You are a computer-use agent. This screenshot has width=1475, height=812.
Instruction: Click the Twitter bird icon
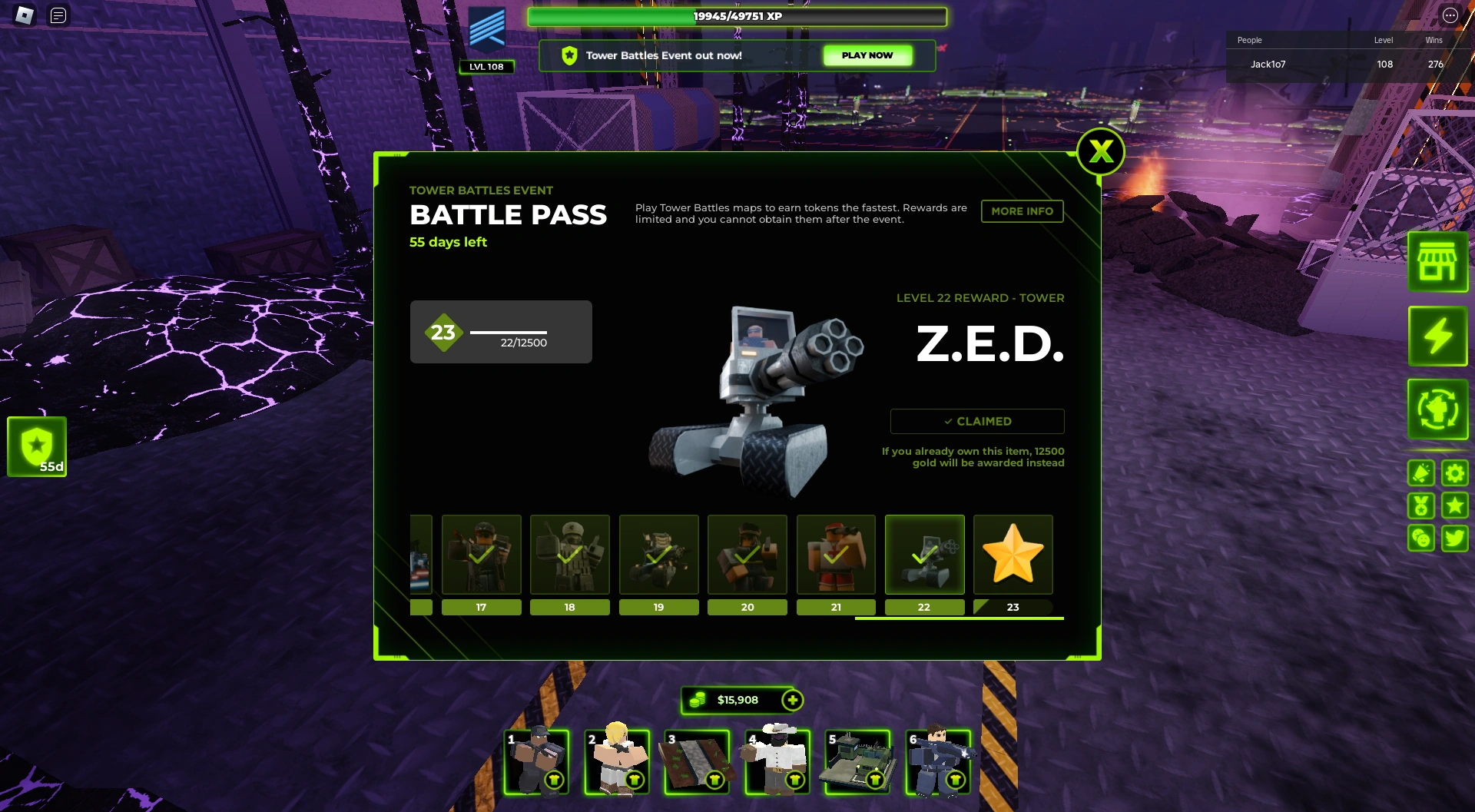coord(1454,538)
